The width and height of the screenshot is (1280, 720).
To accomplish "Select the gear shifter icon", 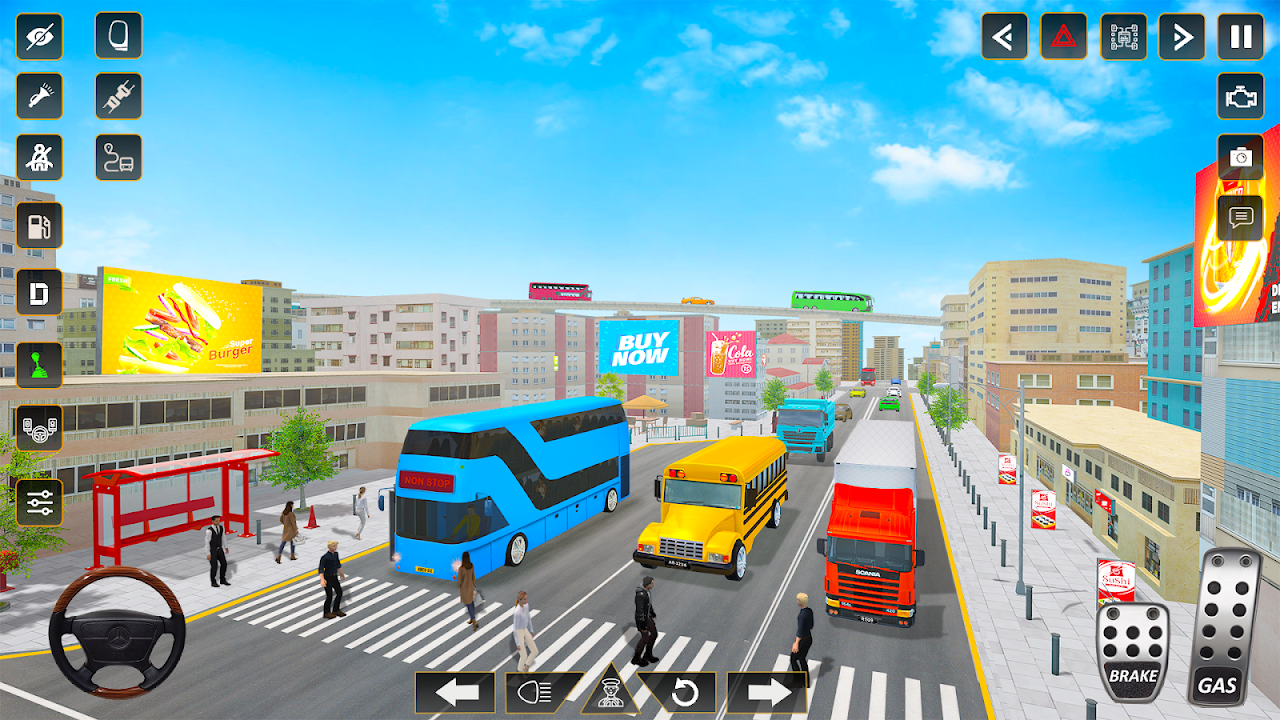I will tap(38, 362).
